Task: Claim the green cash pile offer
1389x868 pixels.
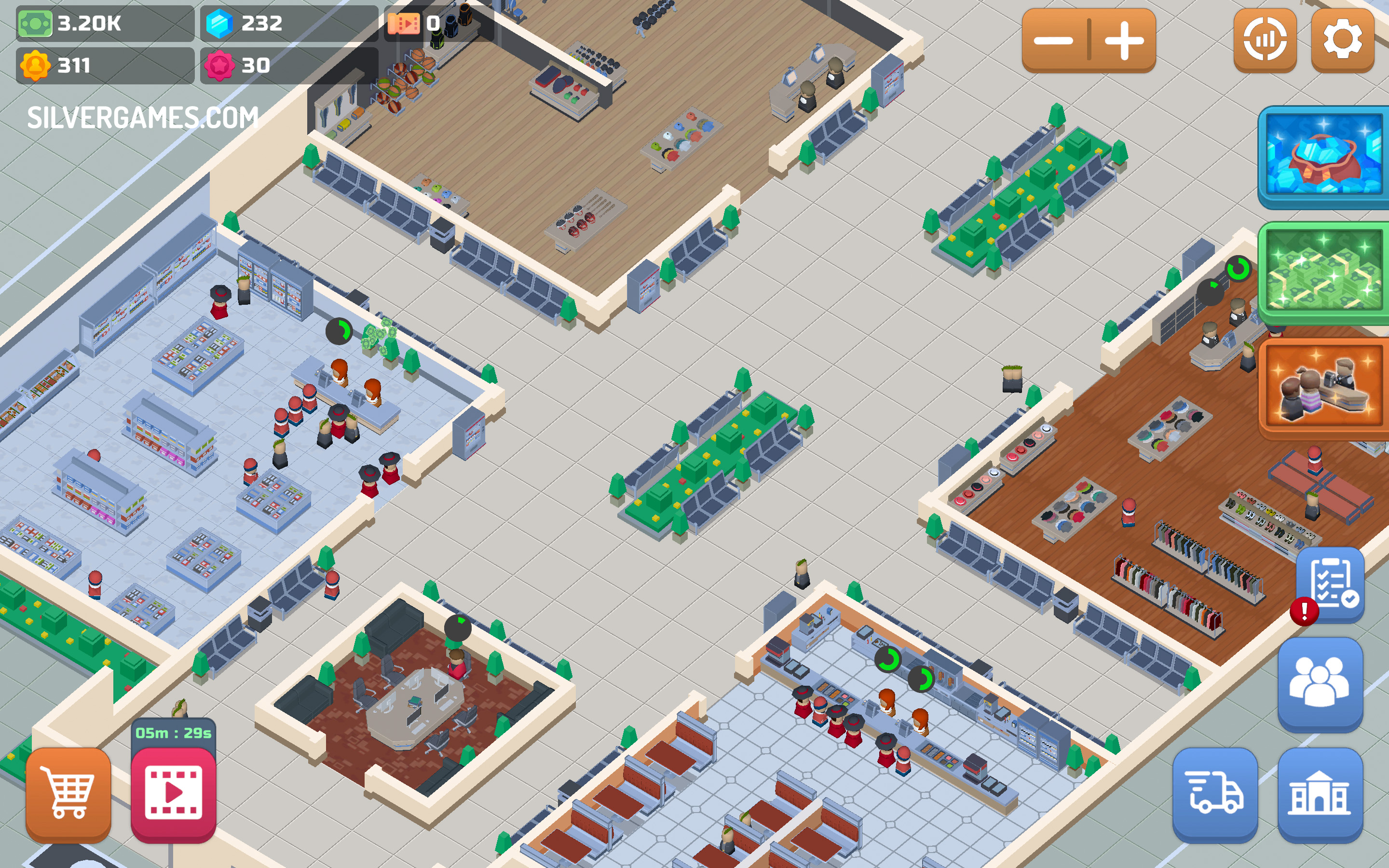Action: [1323, 270]
